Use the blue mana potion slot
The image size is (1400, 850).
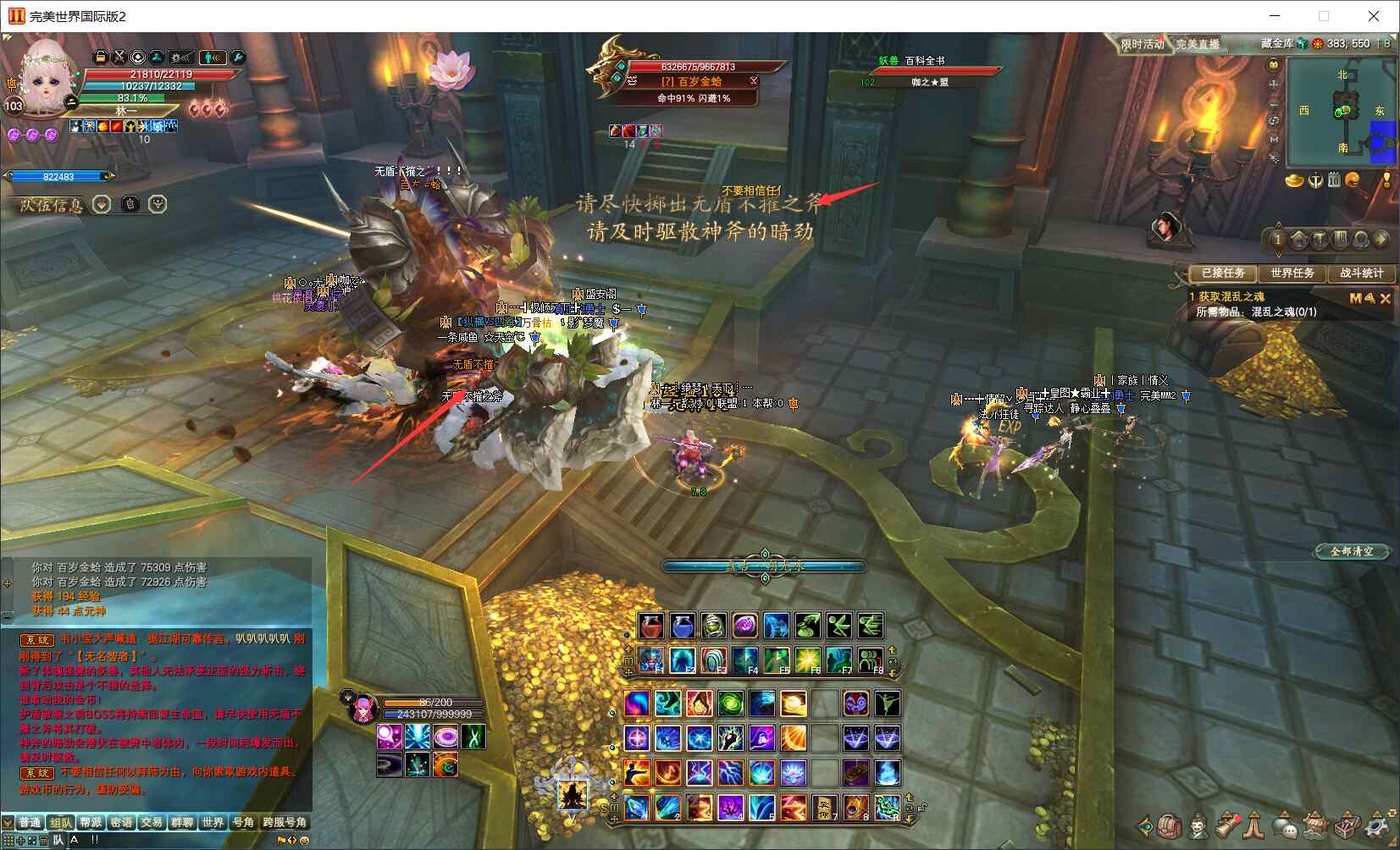pos(682,626)
